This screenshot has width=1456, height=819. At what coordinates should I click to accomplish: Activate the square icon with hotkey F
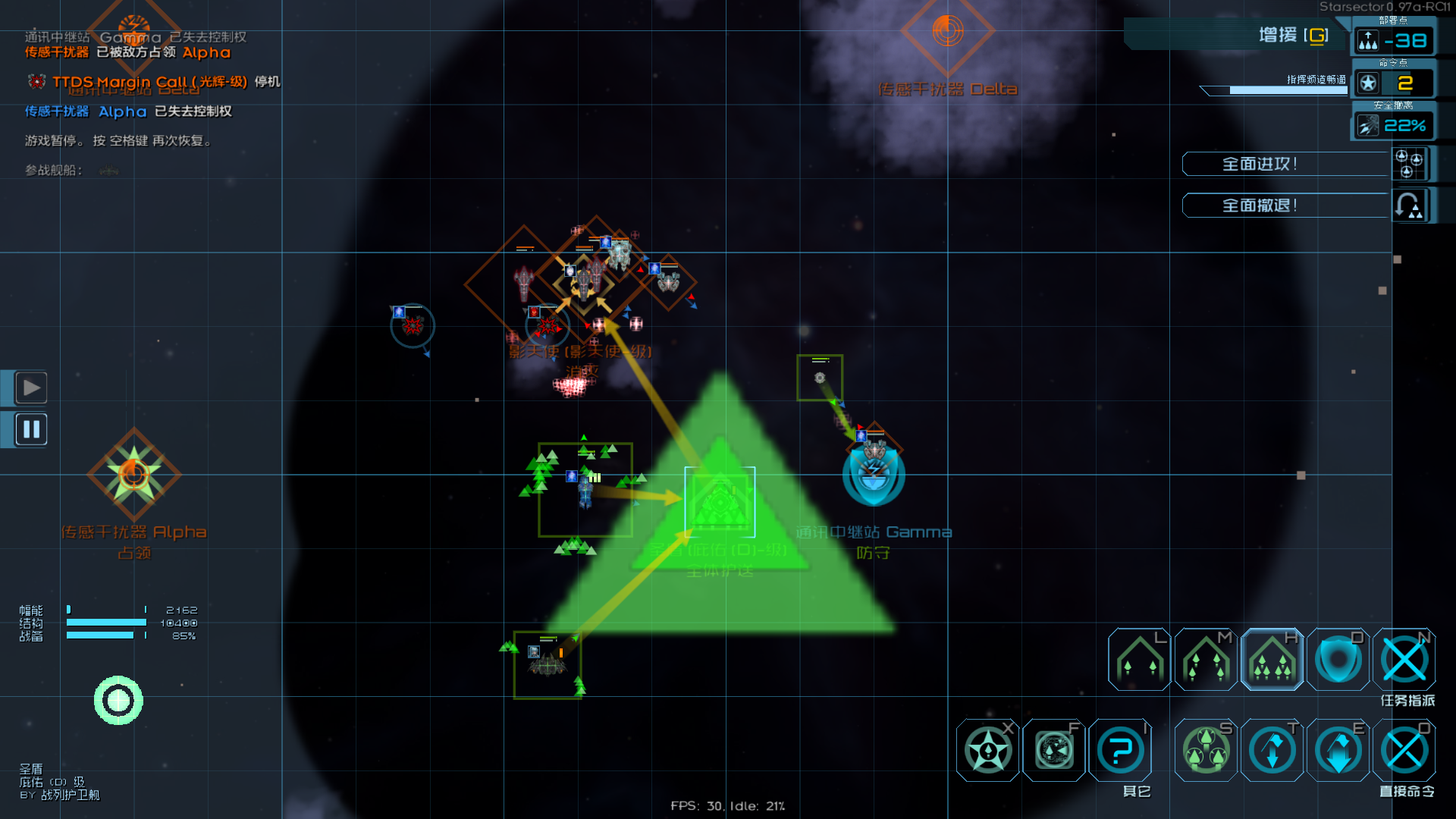pos(1054,751)
